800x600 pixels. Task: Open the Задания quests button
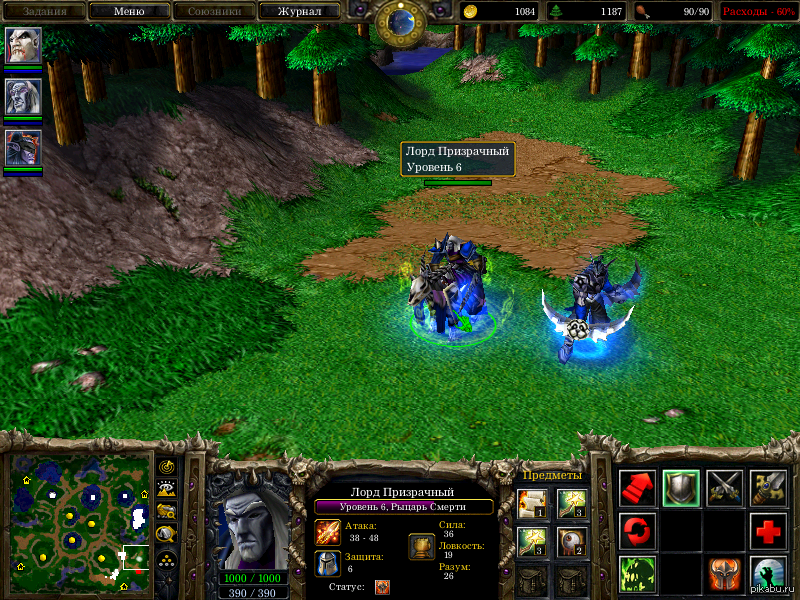tap(44, 11)
